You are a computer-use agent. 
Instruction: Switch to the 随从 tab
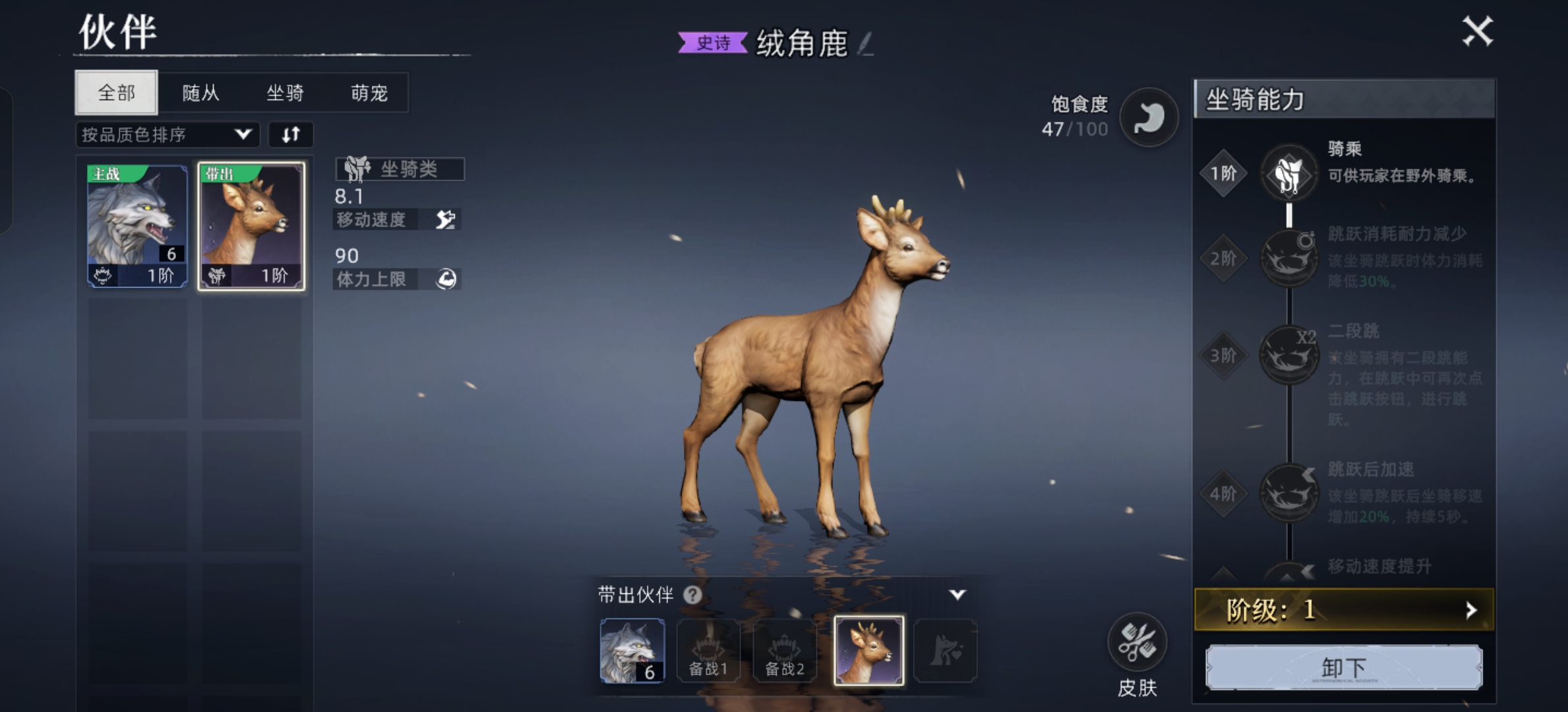[200, 93]
